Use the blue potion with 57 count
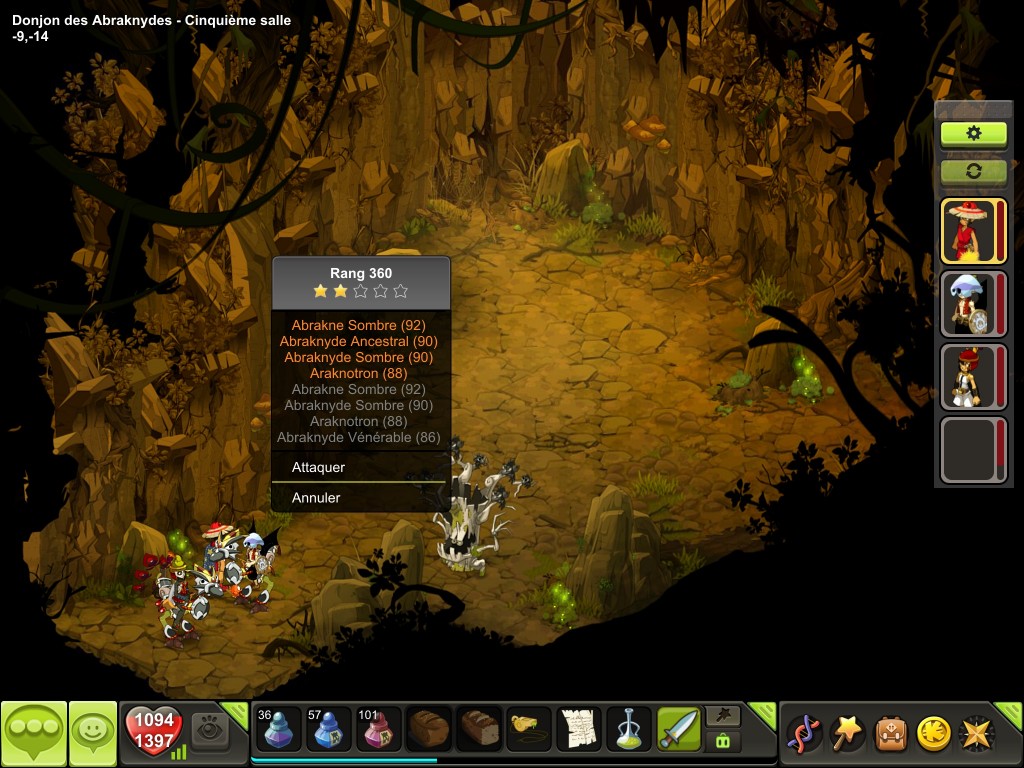The width and height of the screenshot is (1024, 768). coord(329,729)
